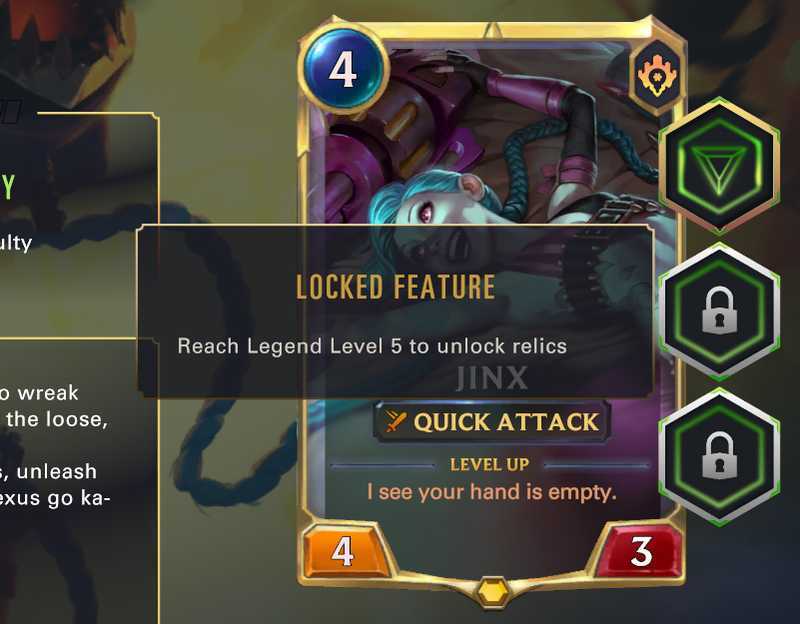Click the orange emblem on the card corner
The height and width of the screenshot is (624, 800).
click(656, 75)
